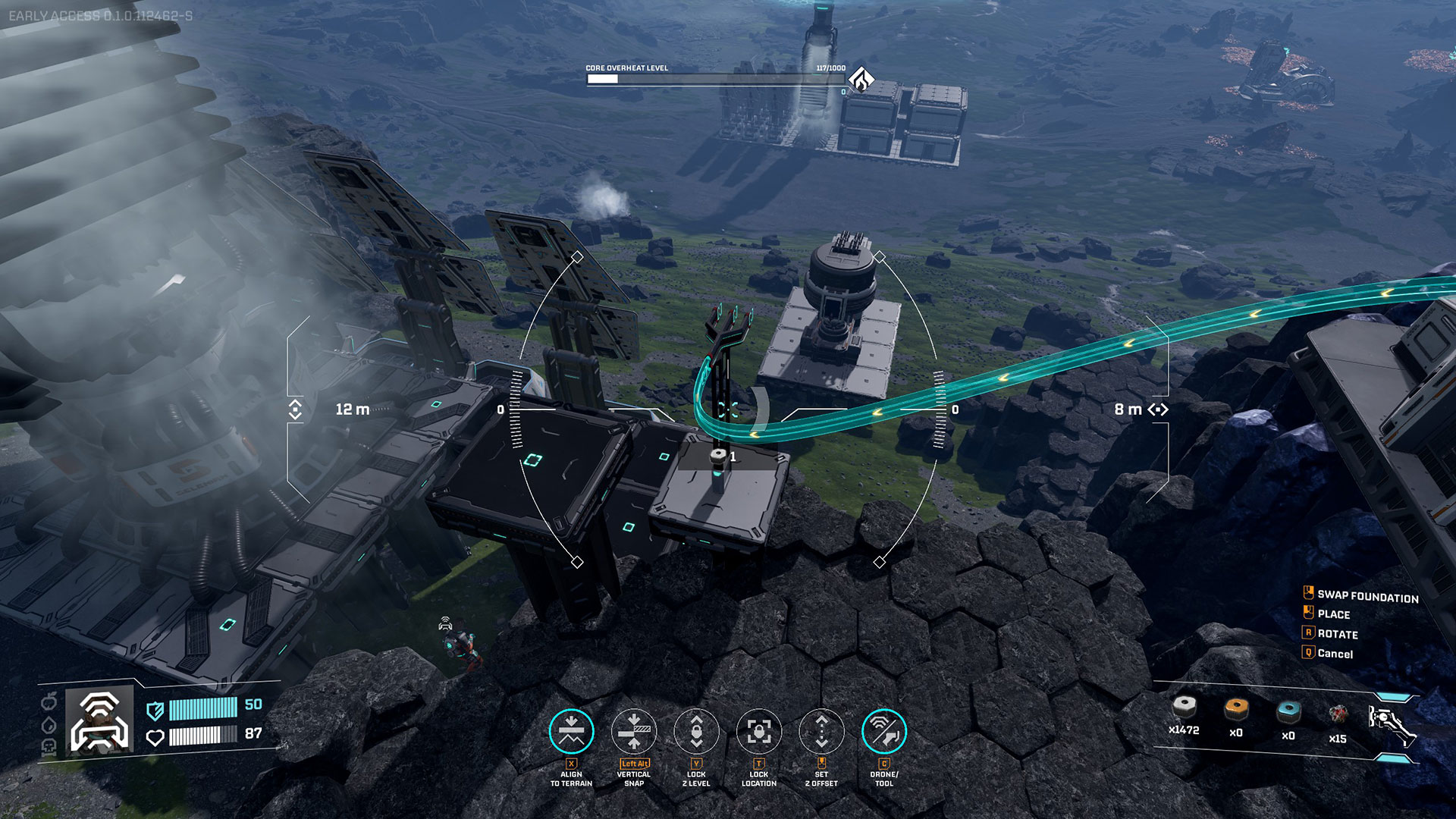This screenshot has width=1456, height=819.
Task: Open the player drone portrait
Action: click(x=99, y=721)
